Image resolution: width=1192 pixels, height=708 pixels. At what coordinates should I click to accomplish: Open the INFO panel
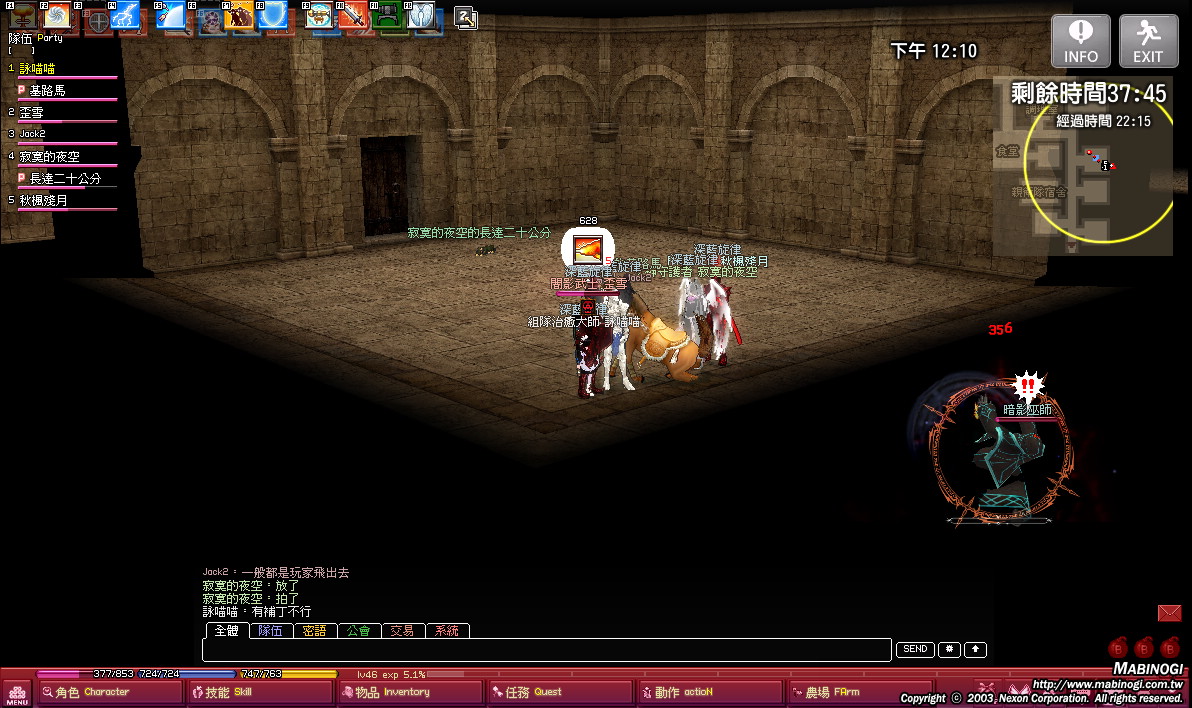coord(1080,41)
